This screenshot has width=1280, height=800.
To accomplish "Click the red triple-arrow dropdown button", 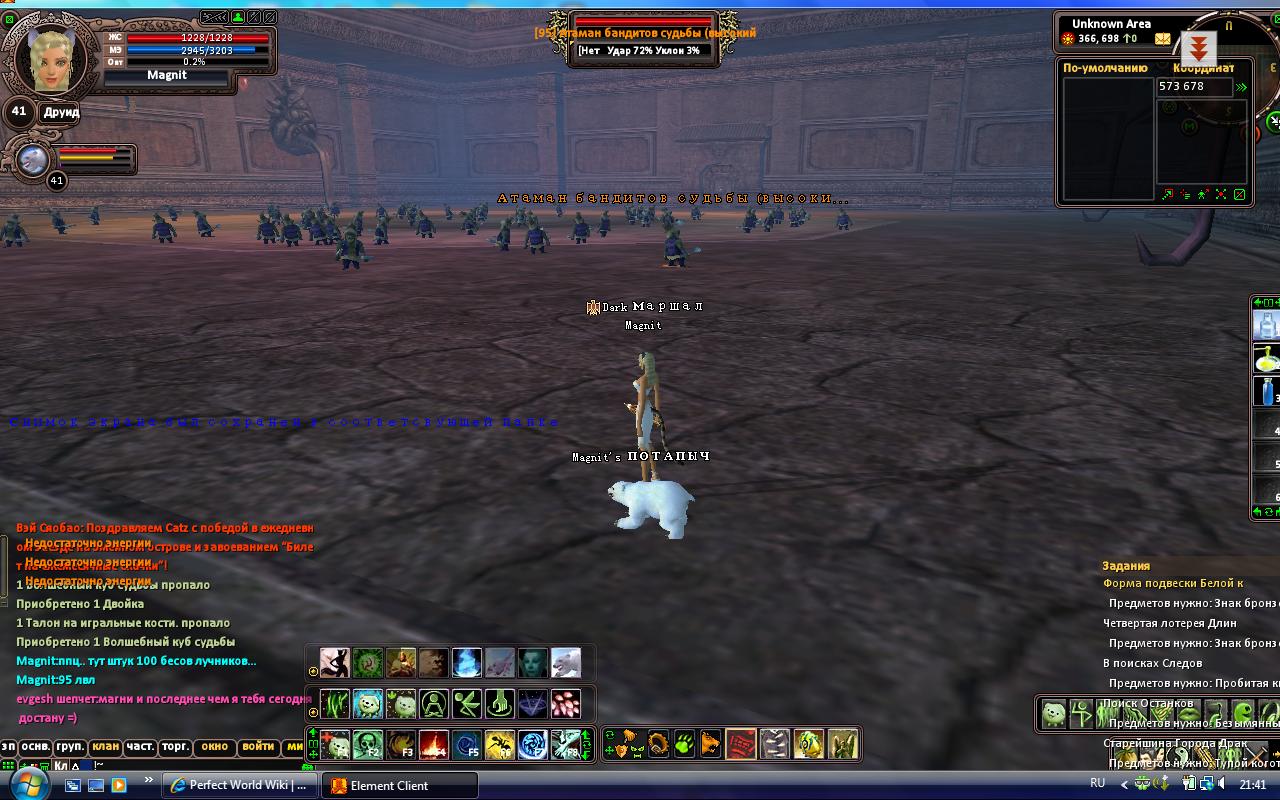I will click(x=1198, y=48).
